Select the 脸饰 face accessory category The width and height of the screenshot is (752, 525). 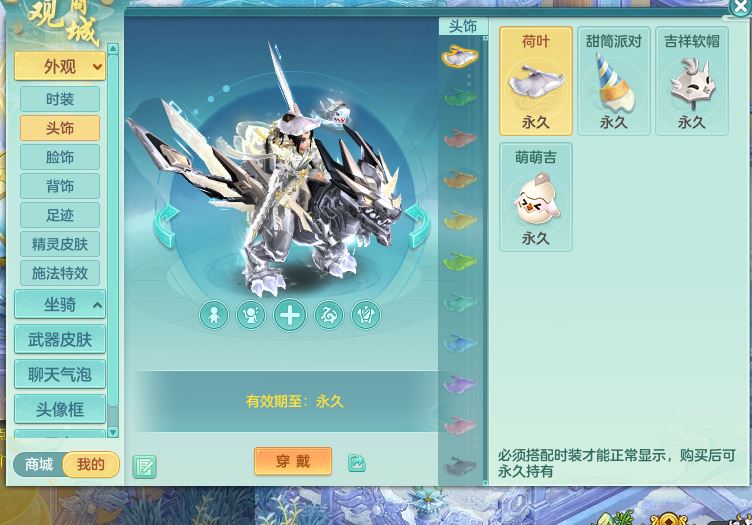pyautogui.click(x=60, y=157)
